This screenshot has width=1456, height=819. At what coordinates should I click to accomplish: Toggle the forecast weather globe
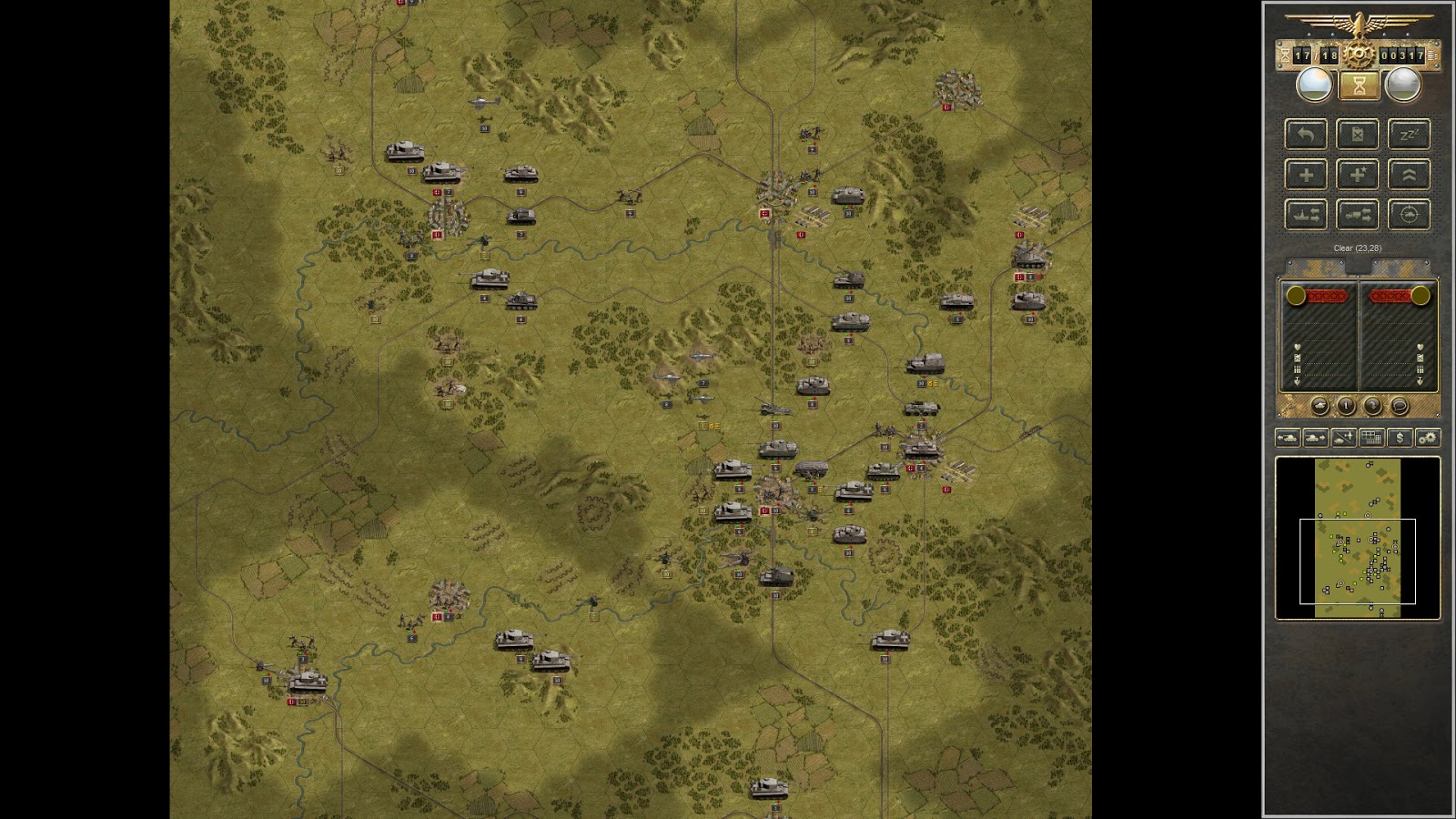1402,85
